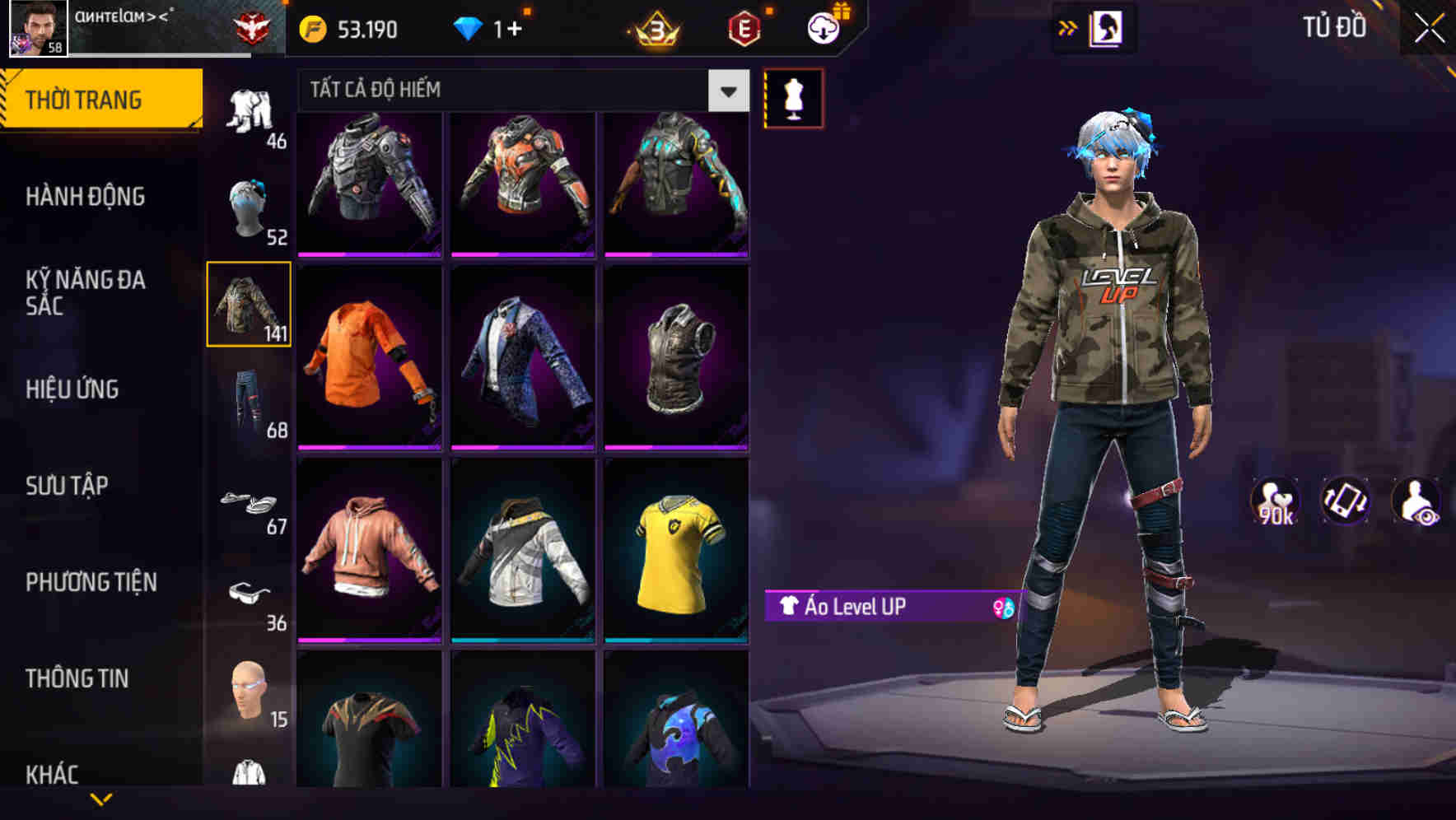The image size is (1456, 820).
Task: Open the PHƯƠNG TIỆN menu item
Action: point(92,582)
